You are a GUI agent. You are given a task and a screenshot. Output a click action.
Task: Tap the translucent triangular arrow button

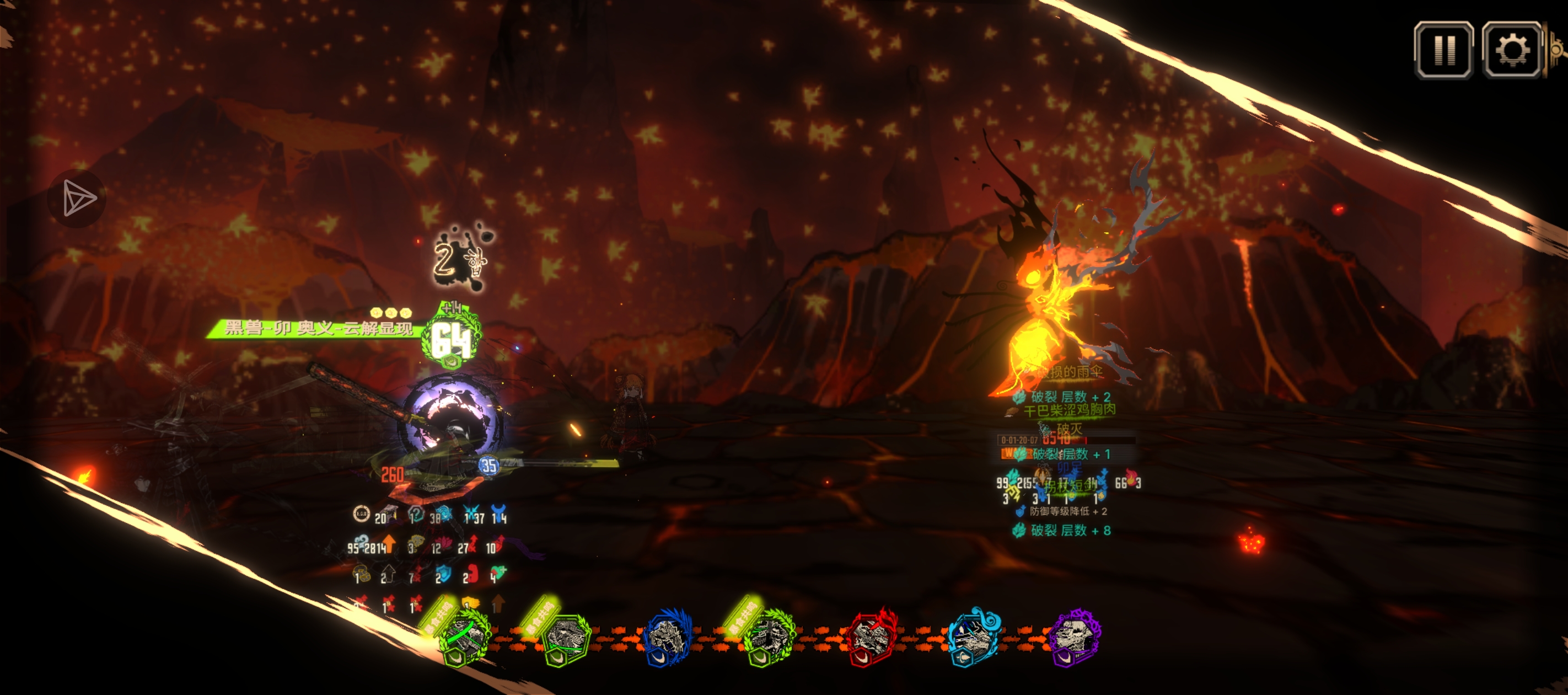pos(77,198)
